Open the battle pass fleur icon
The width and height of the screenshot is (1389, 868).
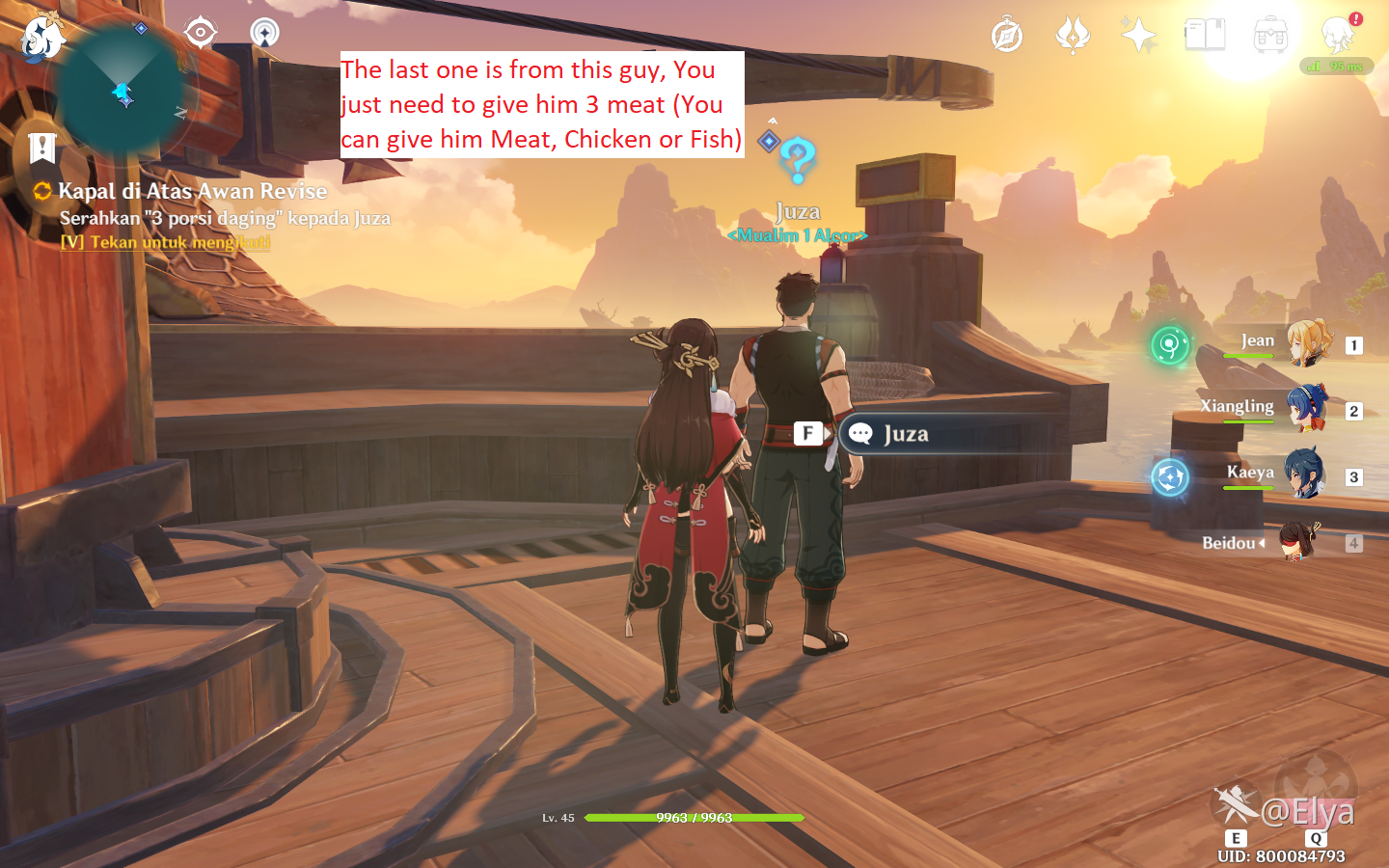[x=1073, y=36]
